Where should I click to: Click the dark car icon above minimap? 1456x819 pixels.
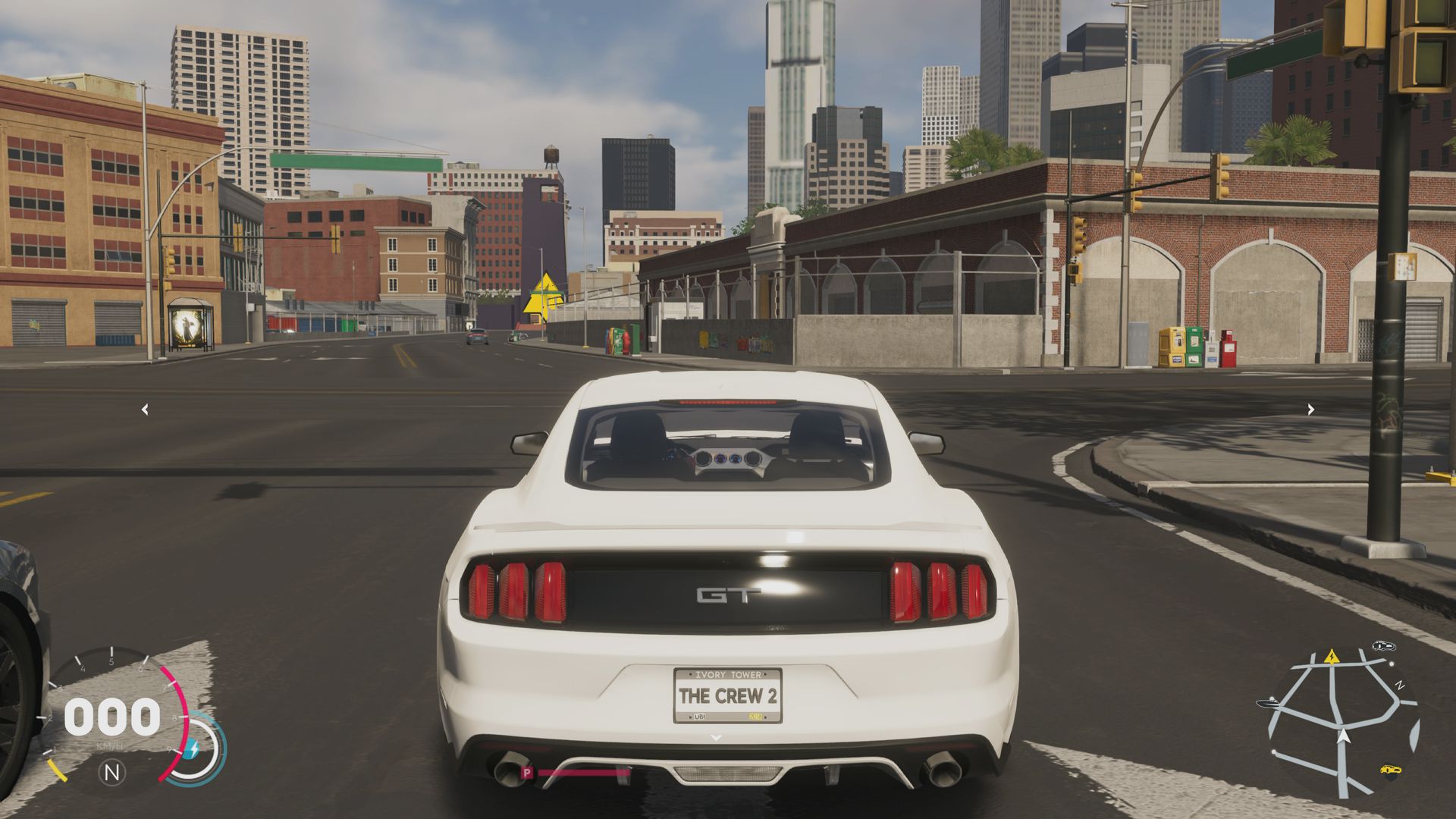point(1384,647)
